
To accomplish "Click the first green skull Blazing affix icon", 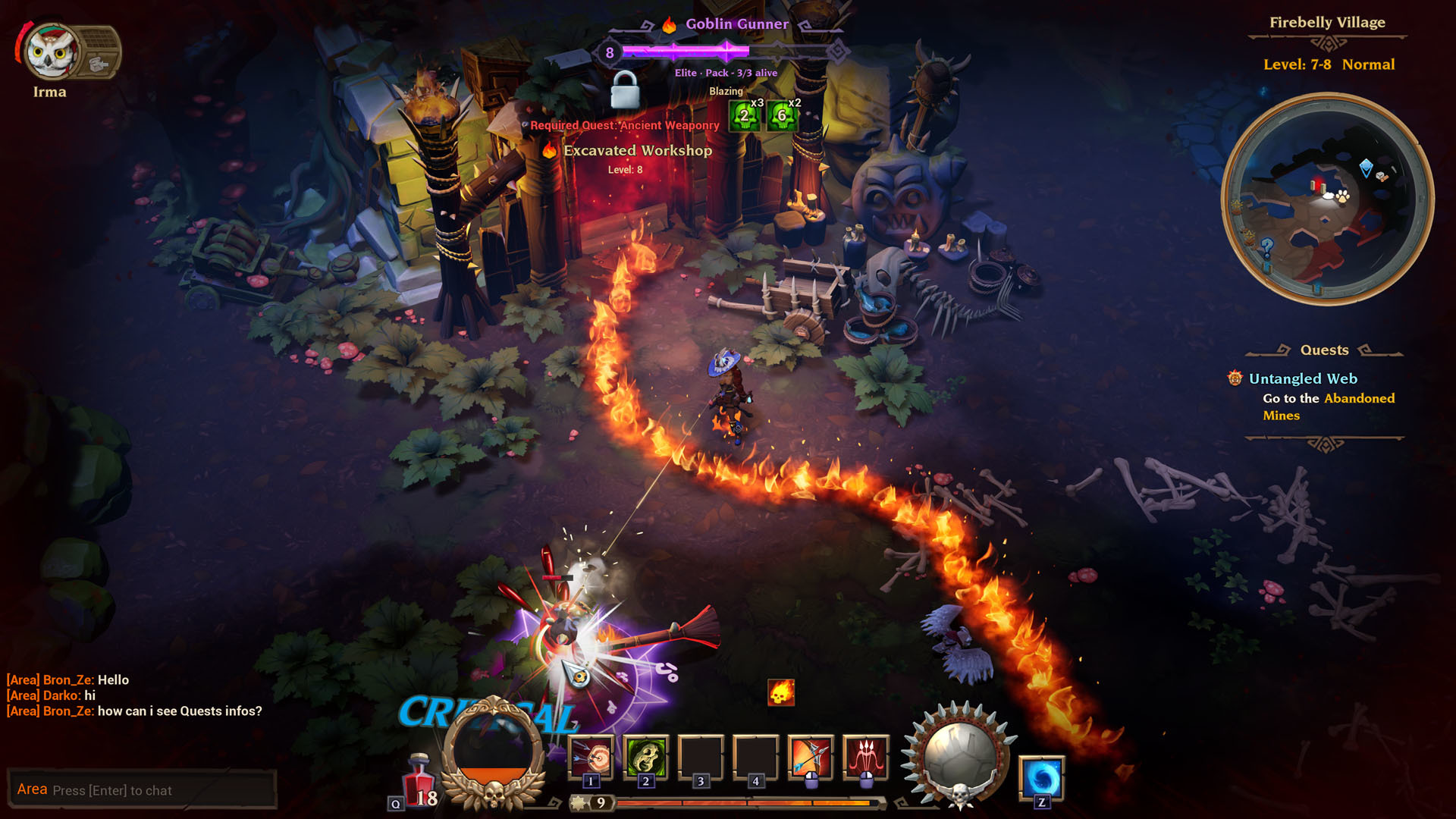I will point(745,115).
